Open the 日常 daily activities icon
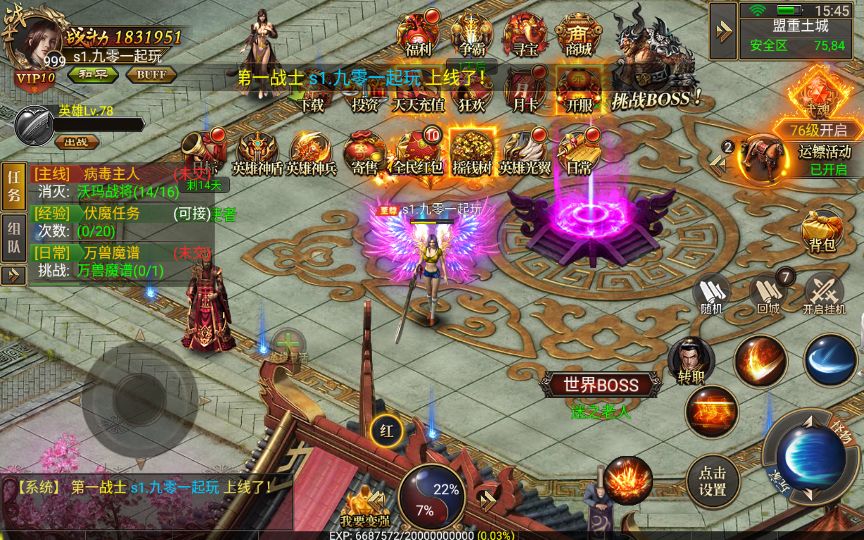 pyautogui.click(x=578, y=150)
